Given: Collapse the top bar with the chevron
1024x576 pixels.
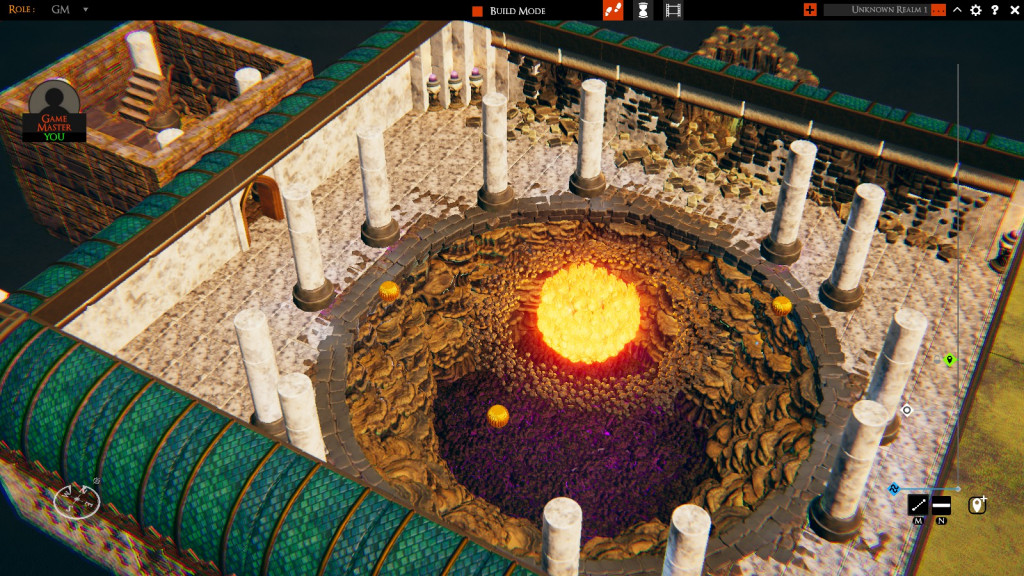Looking at the screenshot, I should coord(957,10).
